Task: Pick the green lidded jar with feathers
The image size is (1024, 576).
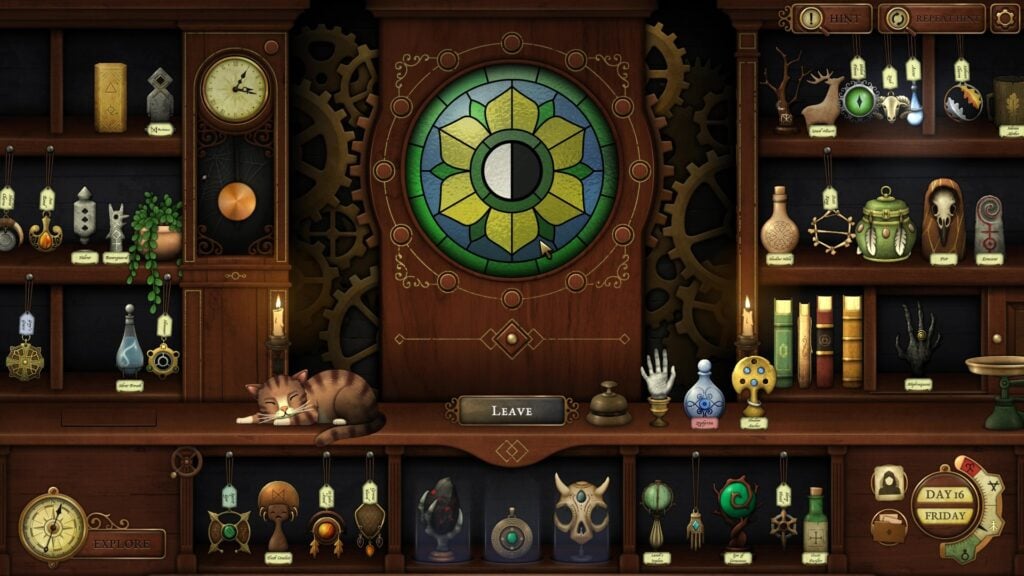Action: coord(885,225)
